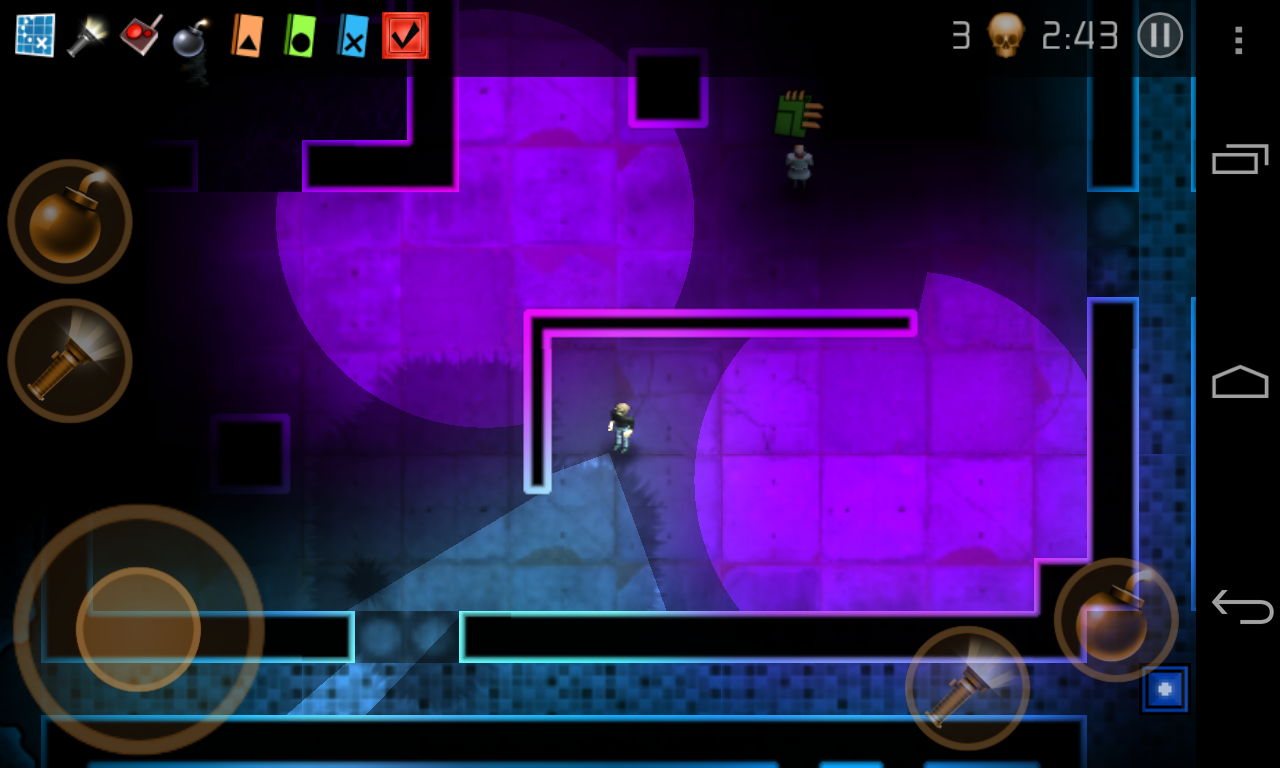Viewport: 1280px width, 768px height.
Task: Return home via the Android home button
Action: coord(1238,382)
